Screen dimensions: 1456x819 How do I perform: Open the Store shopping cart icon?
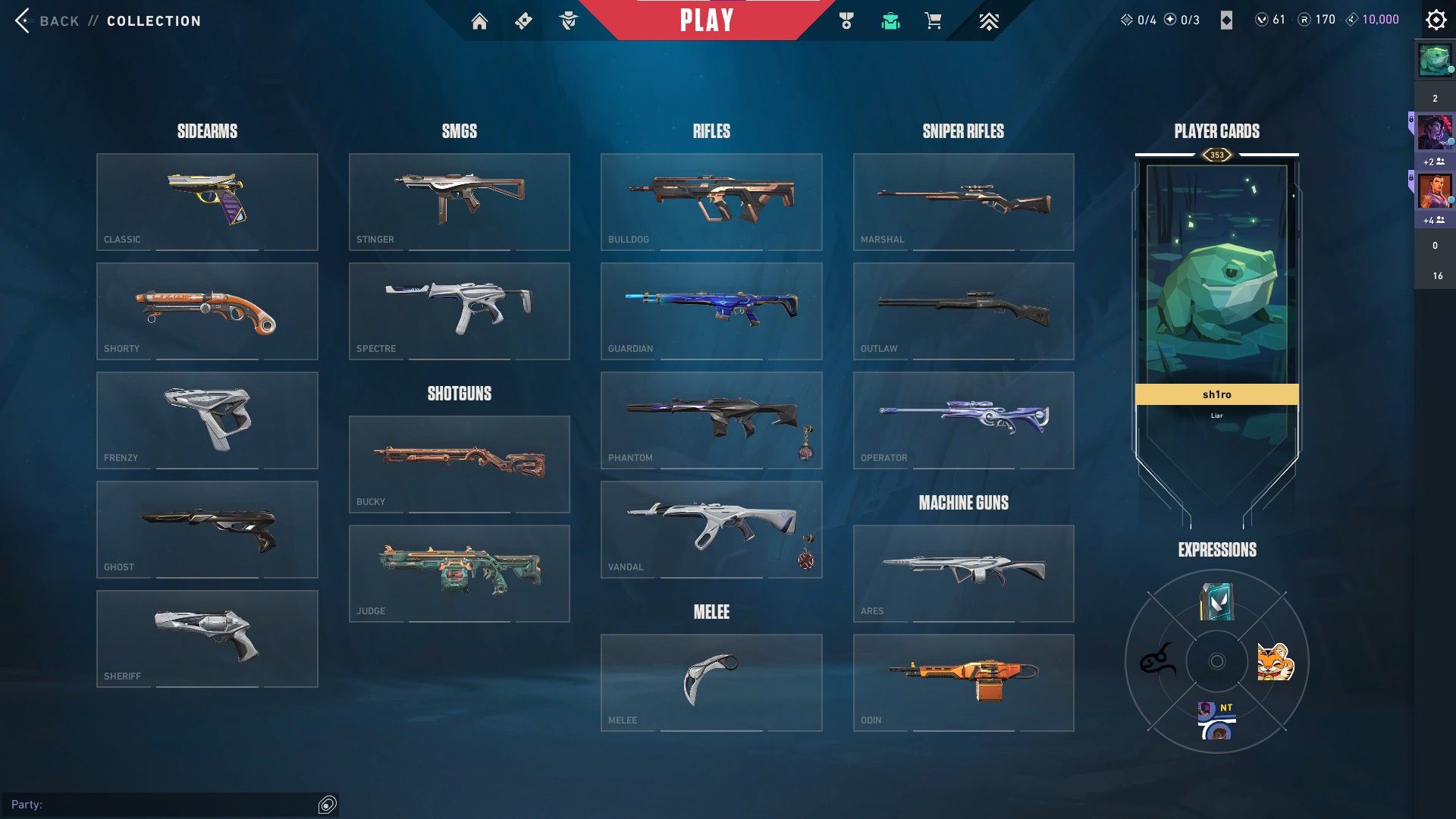(934, 21)
